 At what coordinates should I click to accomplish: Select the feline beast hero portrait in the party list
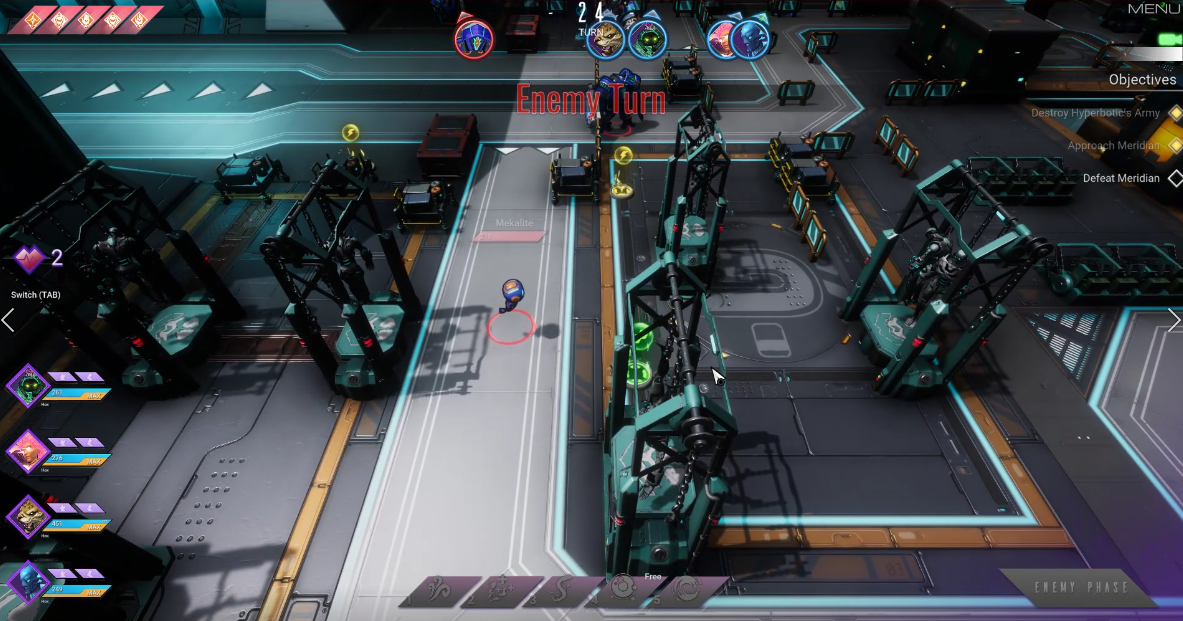[x=28, y=516]
